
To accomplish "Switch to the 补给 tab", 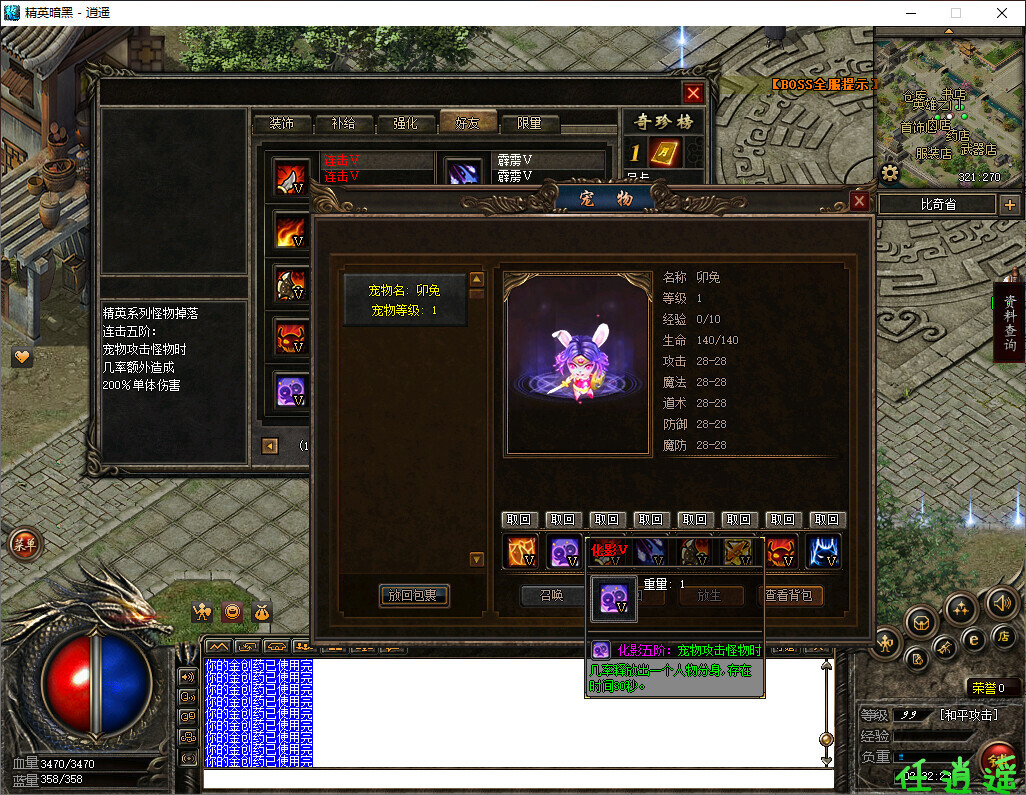I will 335,123.
